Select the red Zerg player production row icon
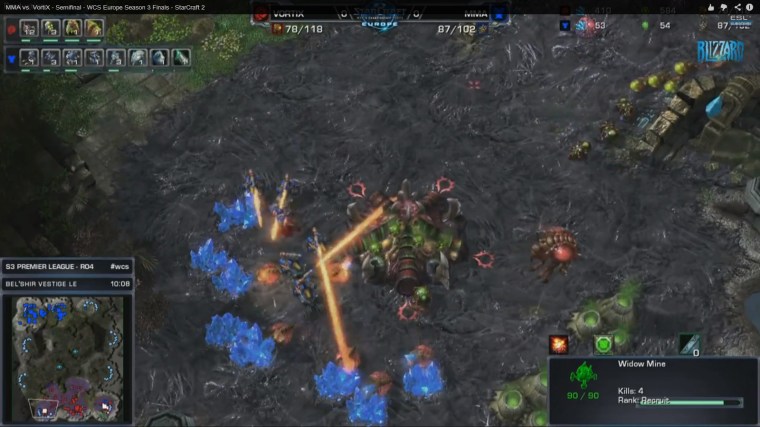 tap(10, 29)
